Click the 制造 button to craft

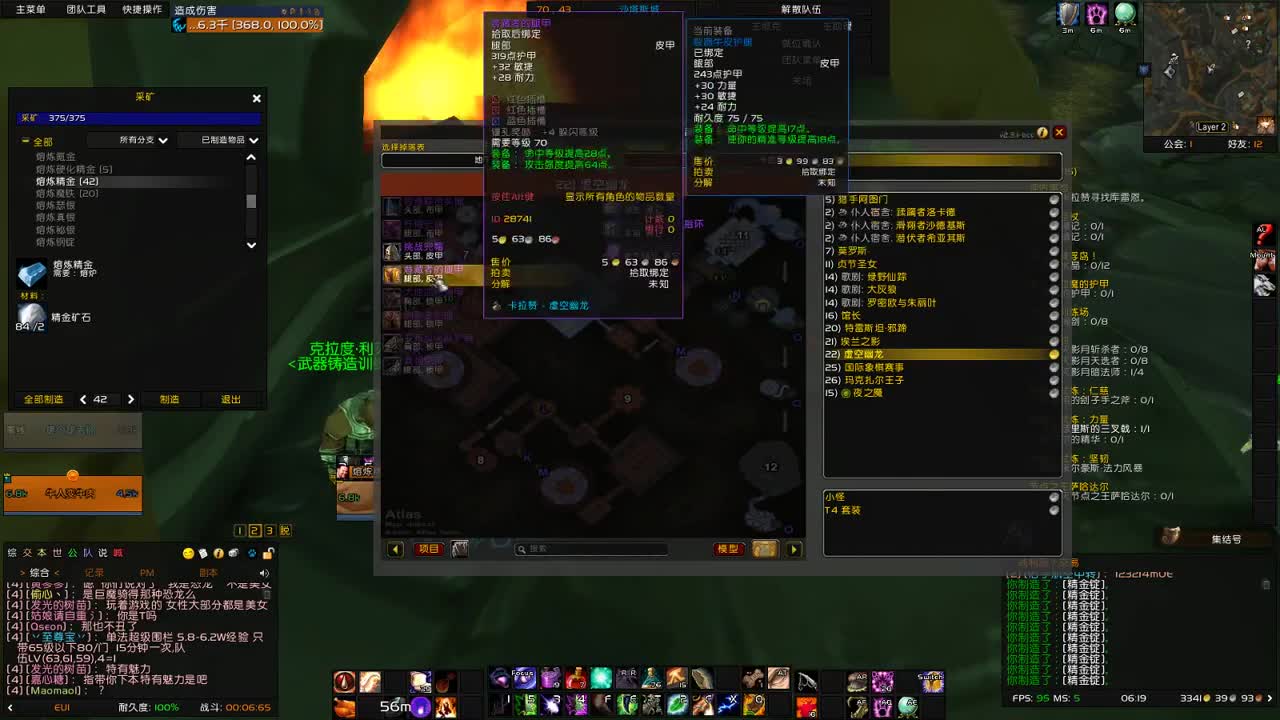pos(168,398)
